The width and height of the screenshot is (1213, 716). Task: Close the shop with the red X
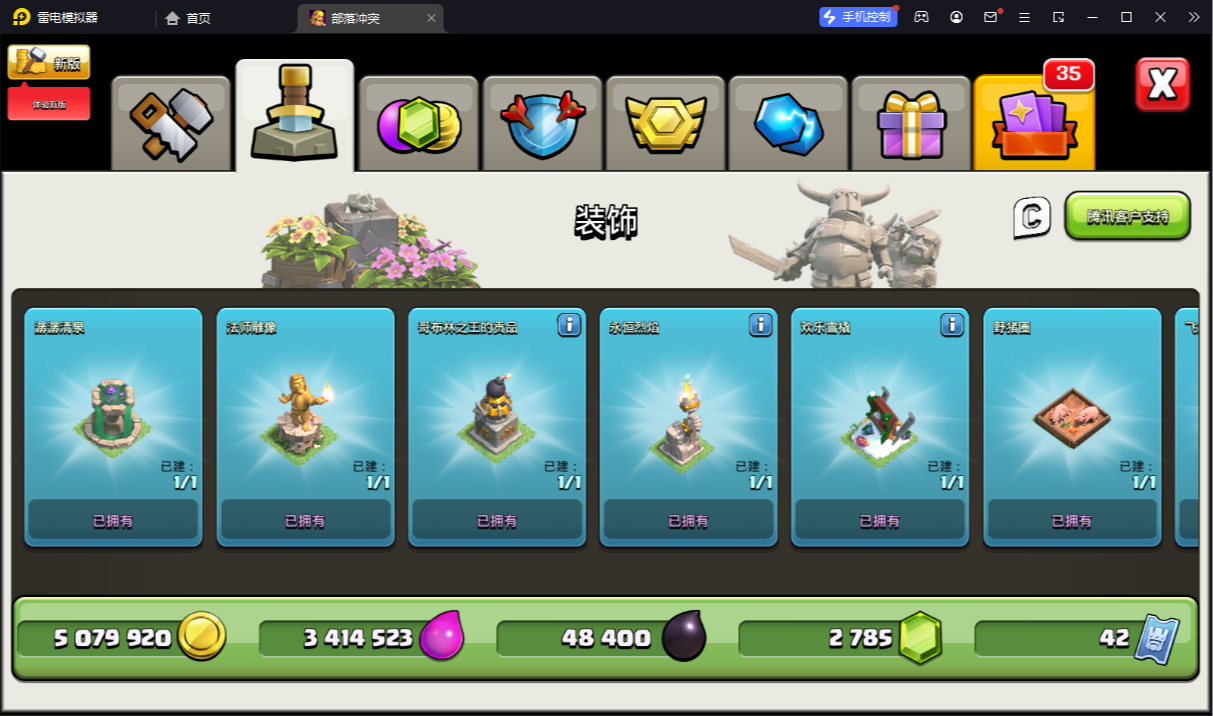click(1162, 84)
